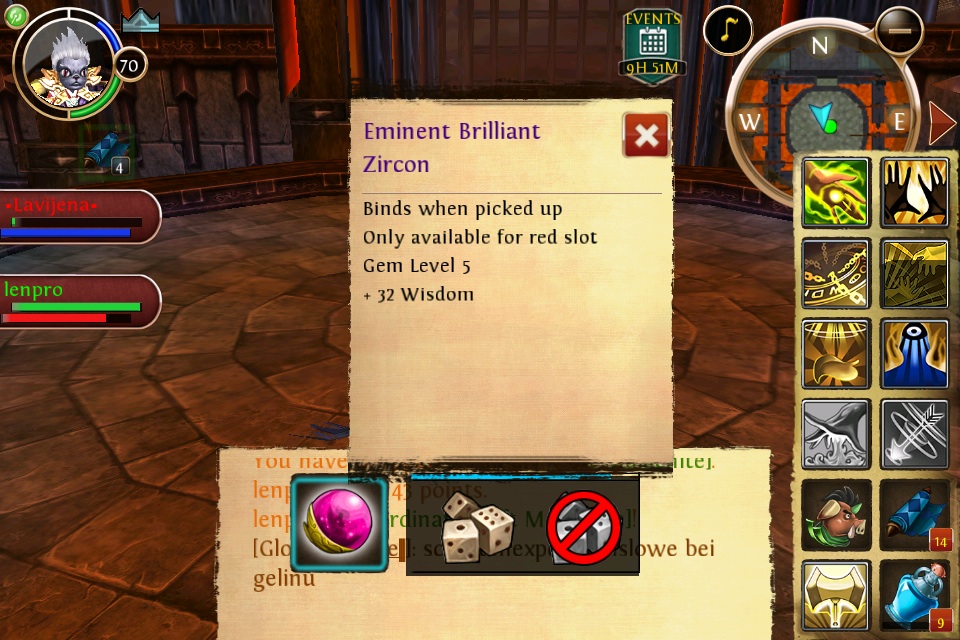Activate the green glowing hand skill
The width and height of the screenshot is (960, 640).
point(835,193)
